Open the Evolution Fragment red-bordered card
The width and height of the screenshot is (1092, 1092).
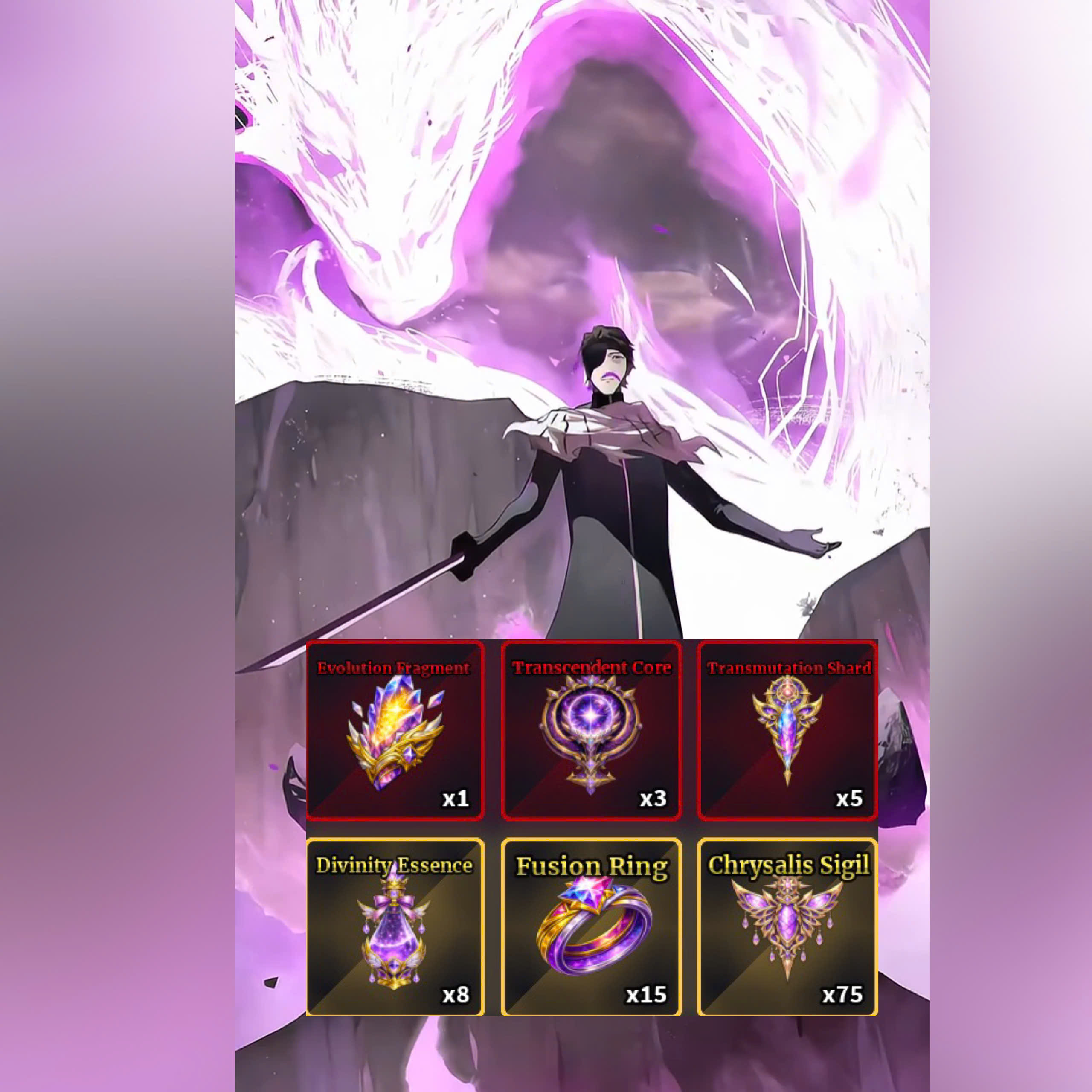396,732
